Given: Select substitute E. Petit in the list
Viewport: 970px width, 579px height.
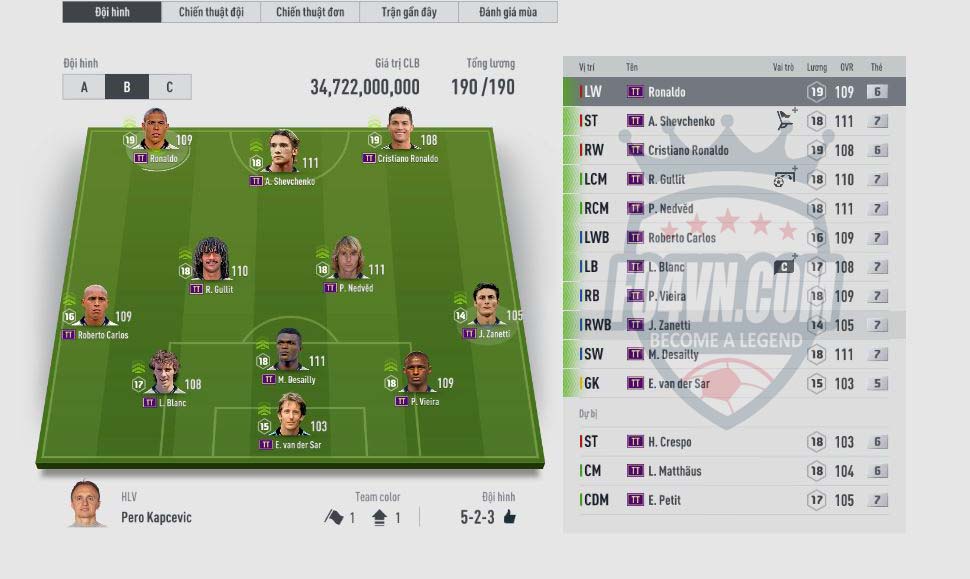Looking at the screenshot, I should pos(733,500).
